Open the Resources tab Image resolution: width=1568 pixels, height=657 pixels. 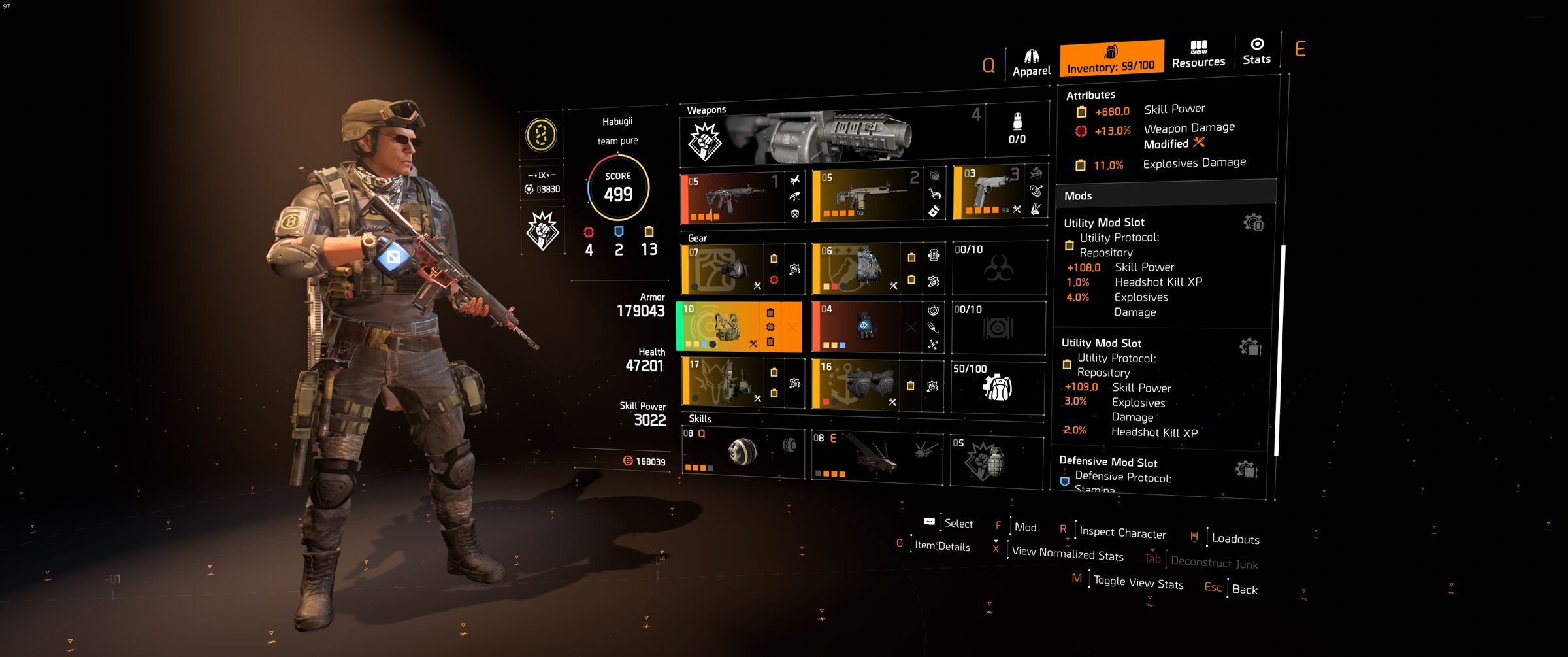[x=1198, y=54]
